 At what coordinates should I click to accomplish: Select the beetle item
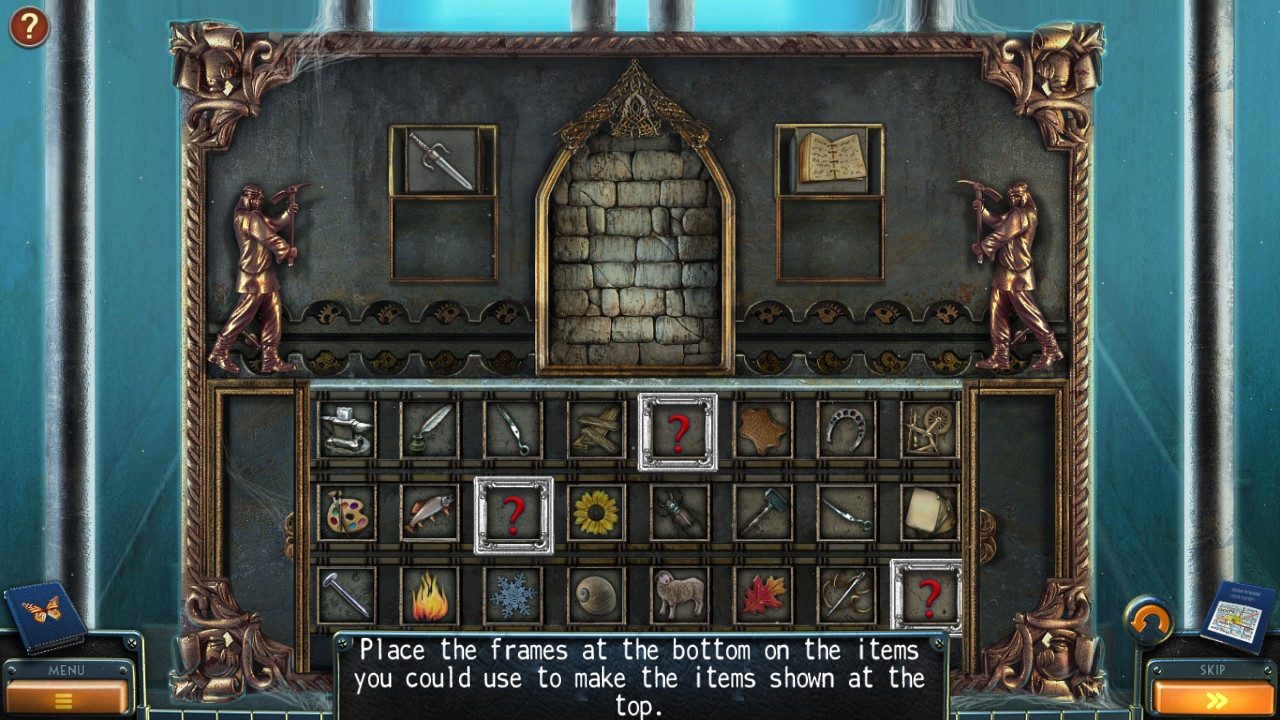click(678, 512)
